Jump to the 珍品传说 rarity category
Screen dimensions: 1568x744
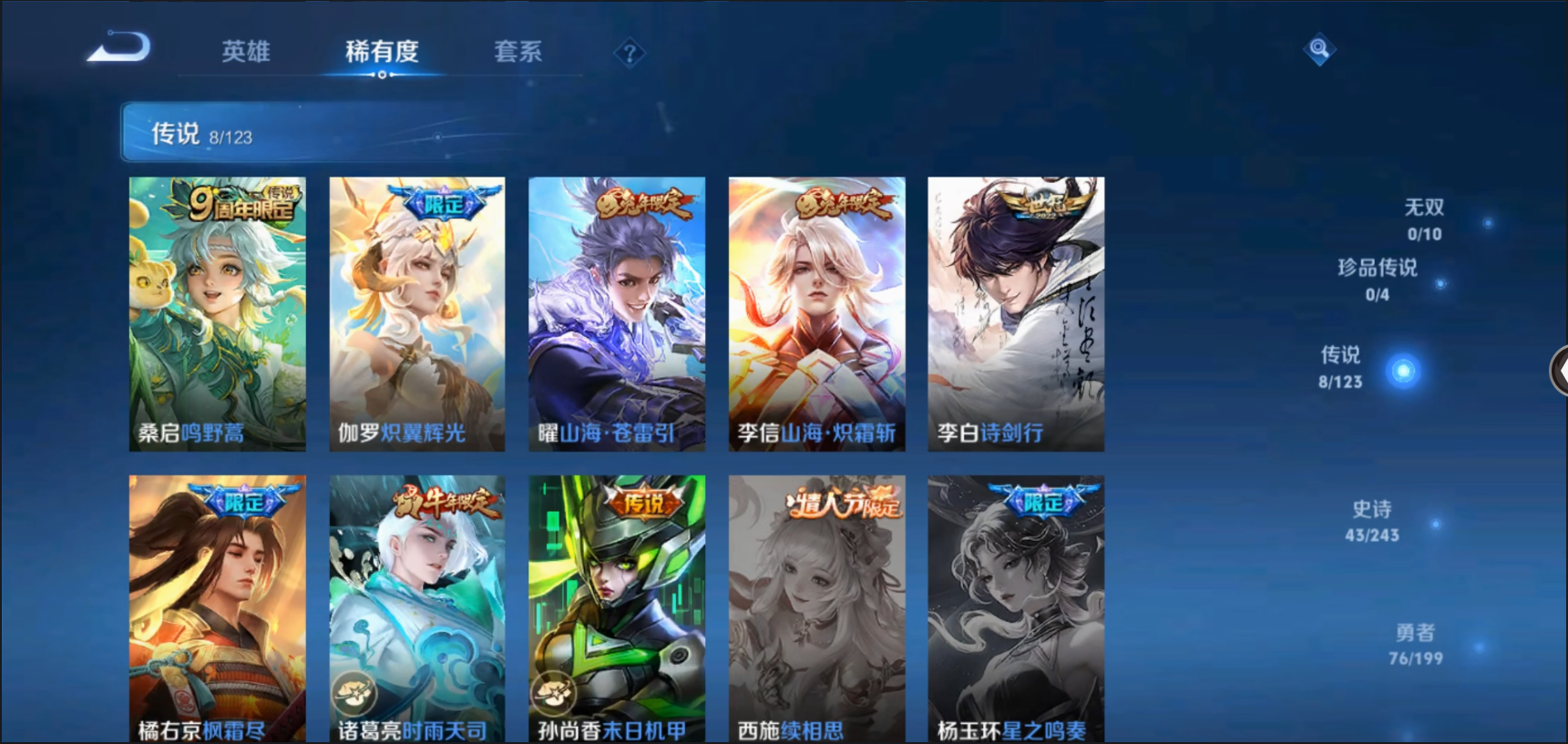[x=1377, y=280]
